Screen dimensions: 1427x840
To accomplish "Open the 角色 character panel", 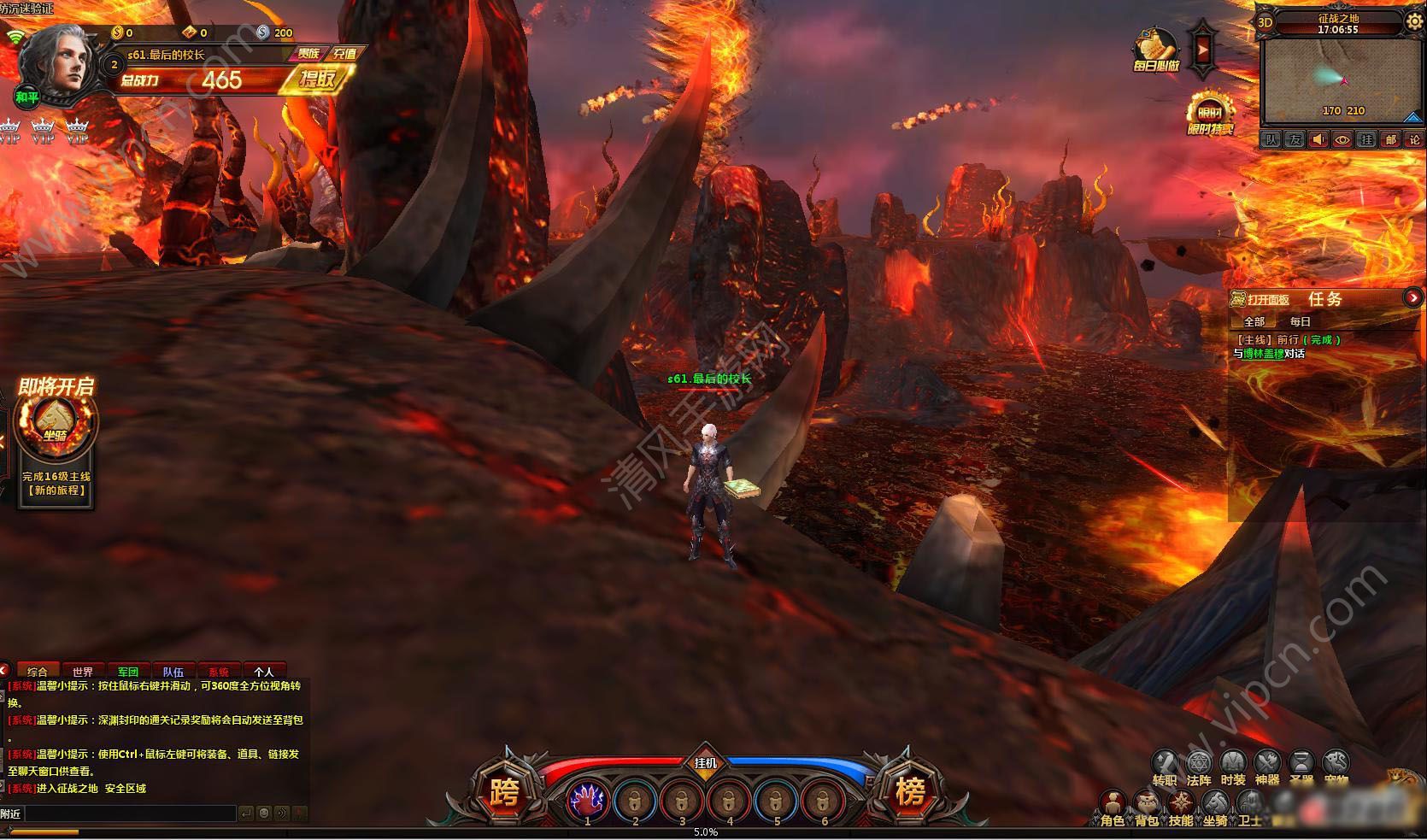I will coord(1112,806).
